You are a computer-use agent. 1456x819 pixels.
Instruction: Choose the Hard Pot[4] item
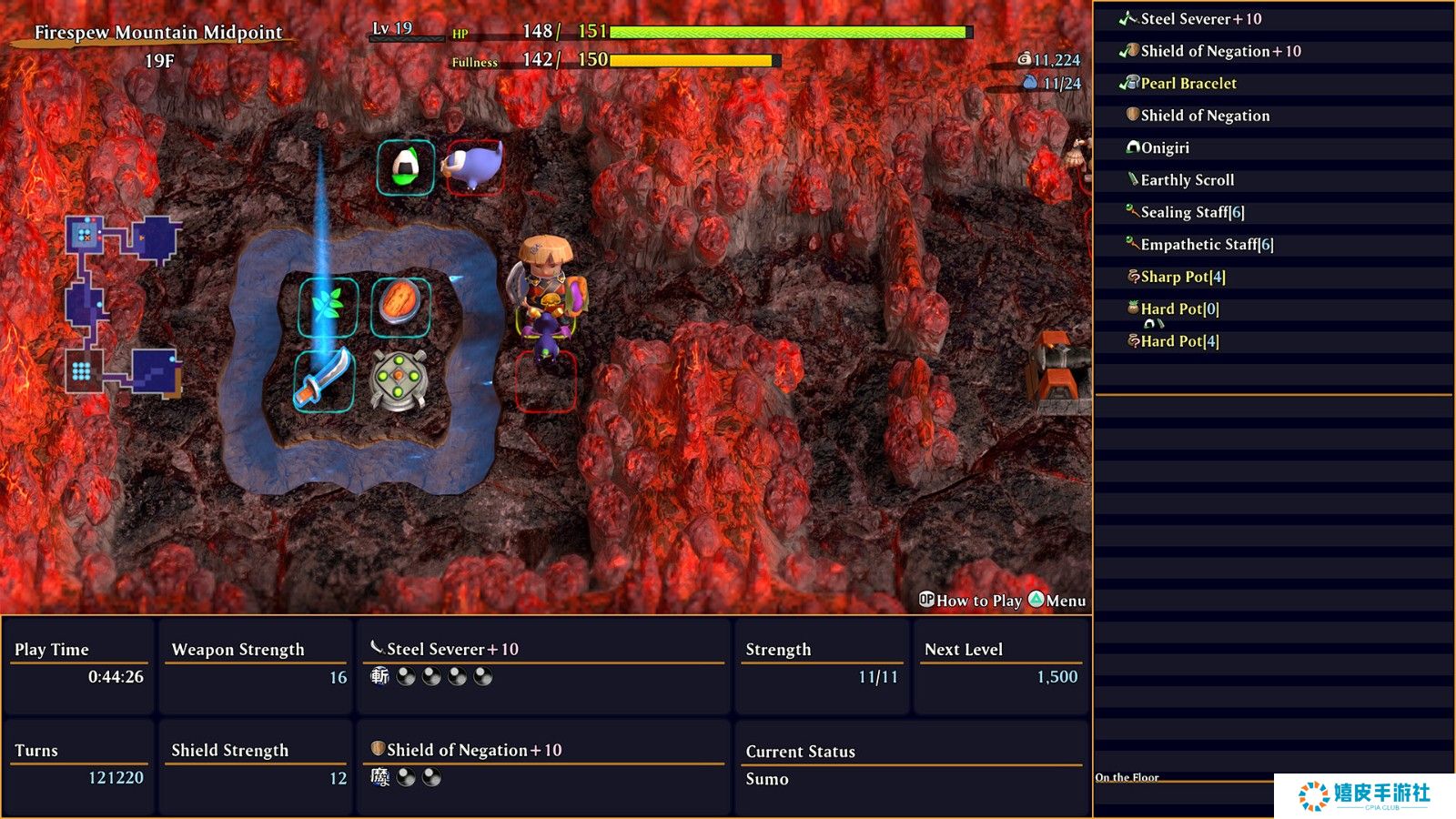[1179, 341]
